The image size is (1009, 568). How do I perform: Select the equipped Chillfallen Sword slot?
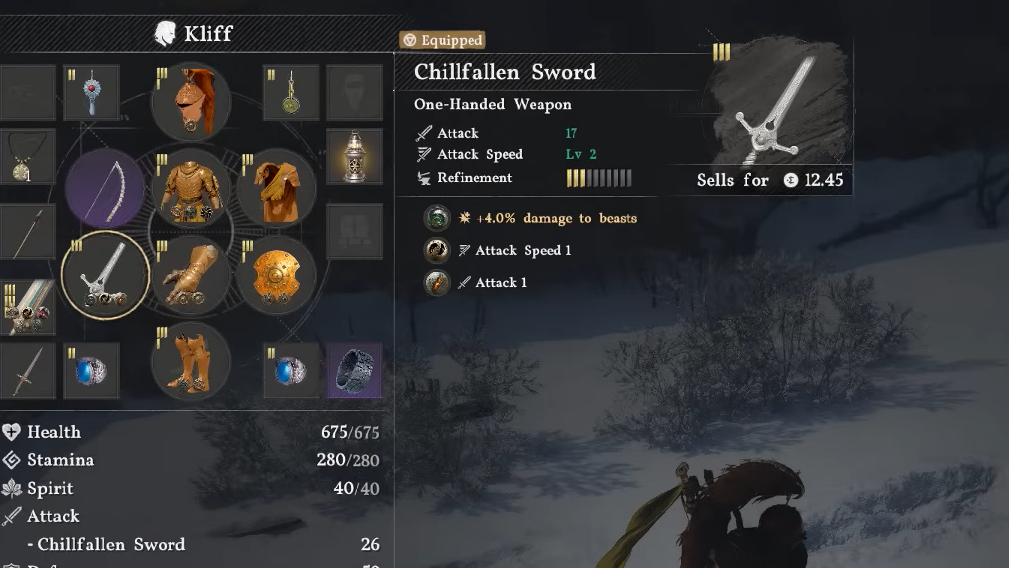(x=105, y=275)
